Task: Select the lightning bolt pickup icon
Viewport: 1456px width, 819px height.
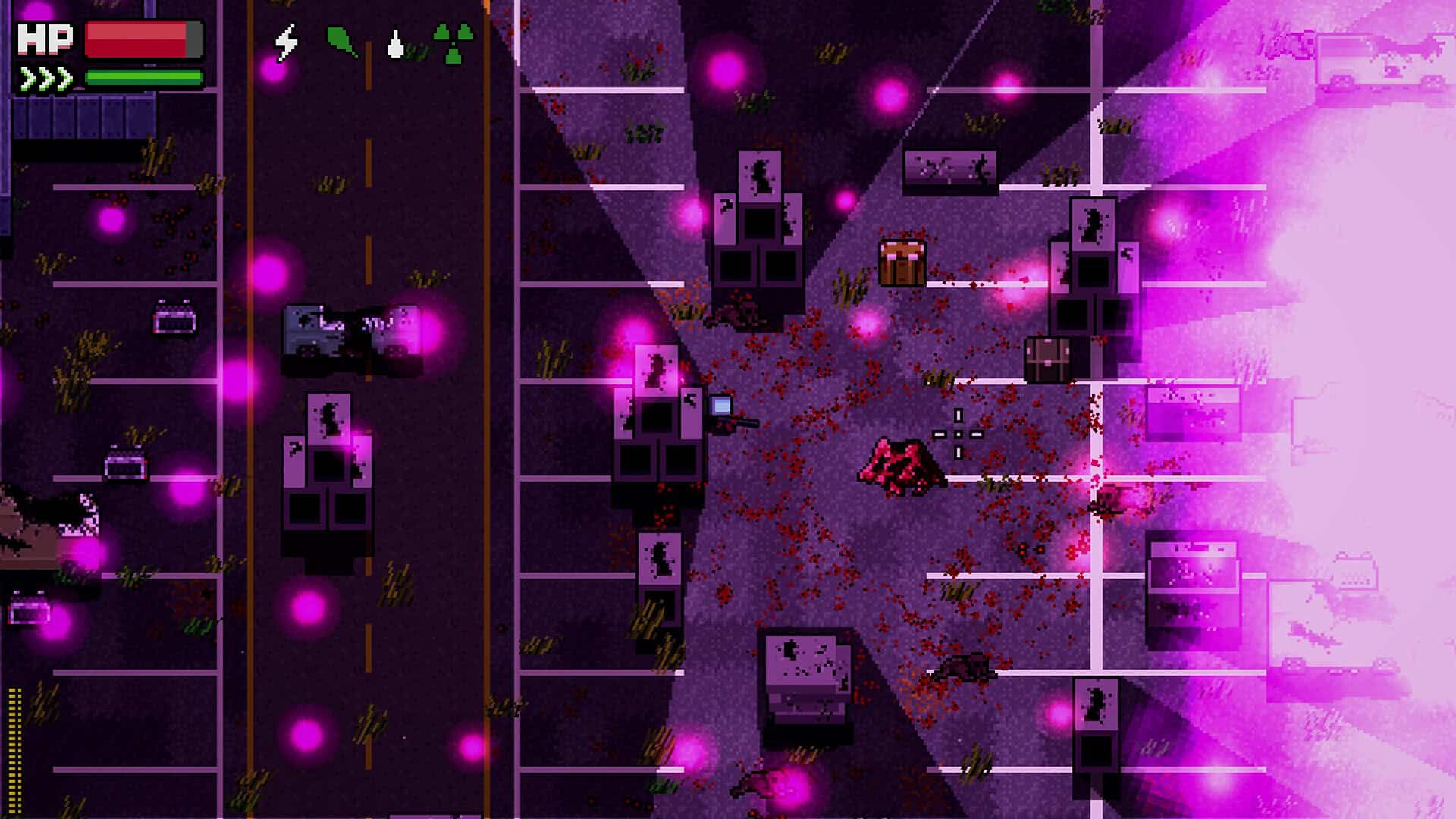Action: 287,42
